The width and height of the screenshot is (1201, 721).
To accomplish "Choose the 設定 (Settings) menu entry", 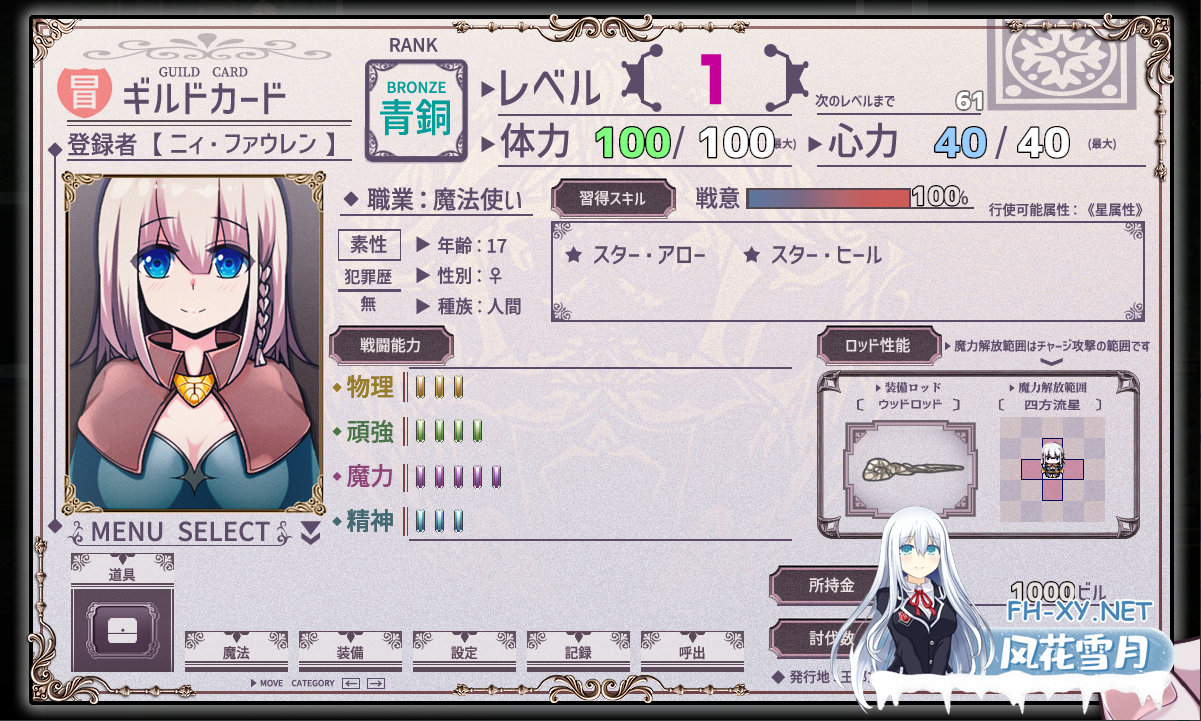I will tap(464, 653).
